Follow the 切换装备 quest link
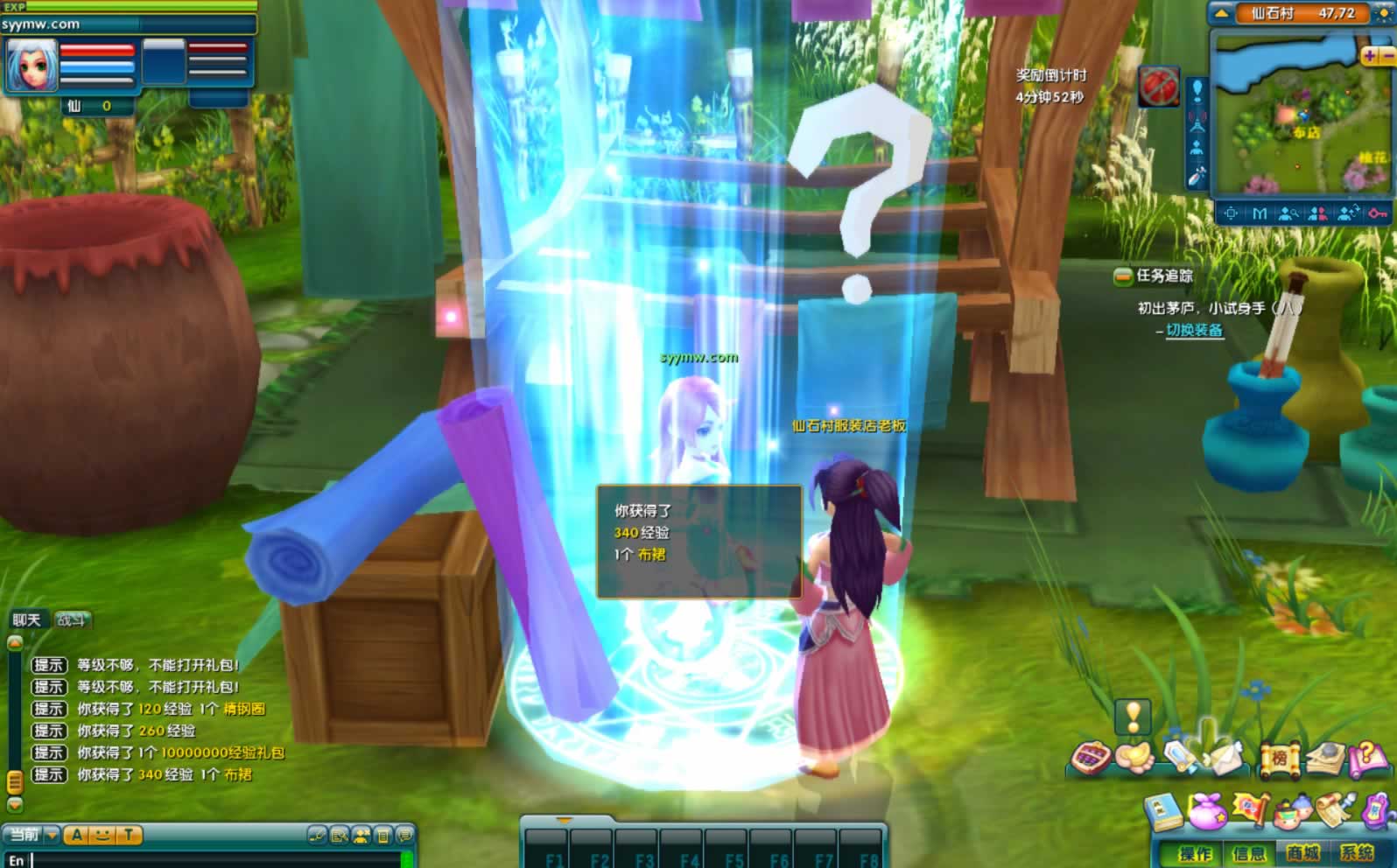Viewport: 1397px width, 868px height. [1194, 330]
